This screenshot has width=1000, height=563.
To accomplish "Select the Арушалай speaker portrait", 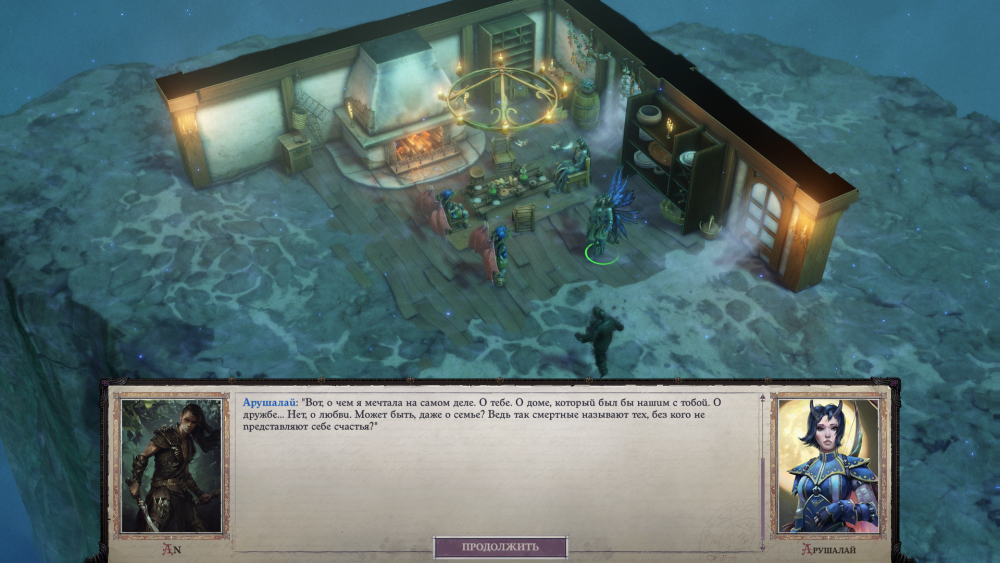I will point(827,465).
